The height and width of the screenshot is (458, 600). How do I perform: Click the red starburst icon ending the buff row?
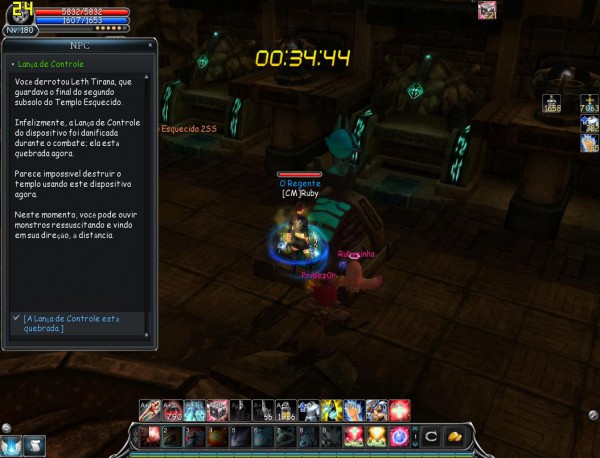point(400,409)
